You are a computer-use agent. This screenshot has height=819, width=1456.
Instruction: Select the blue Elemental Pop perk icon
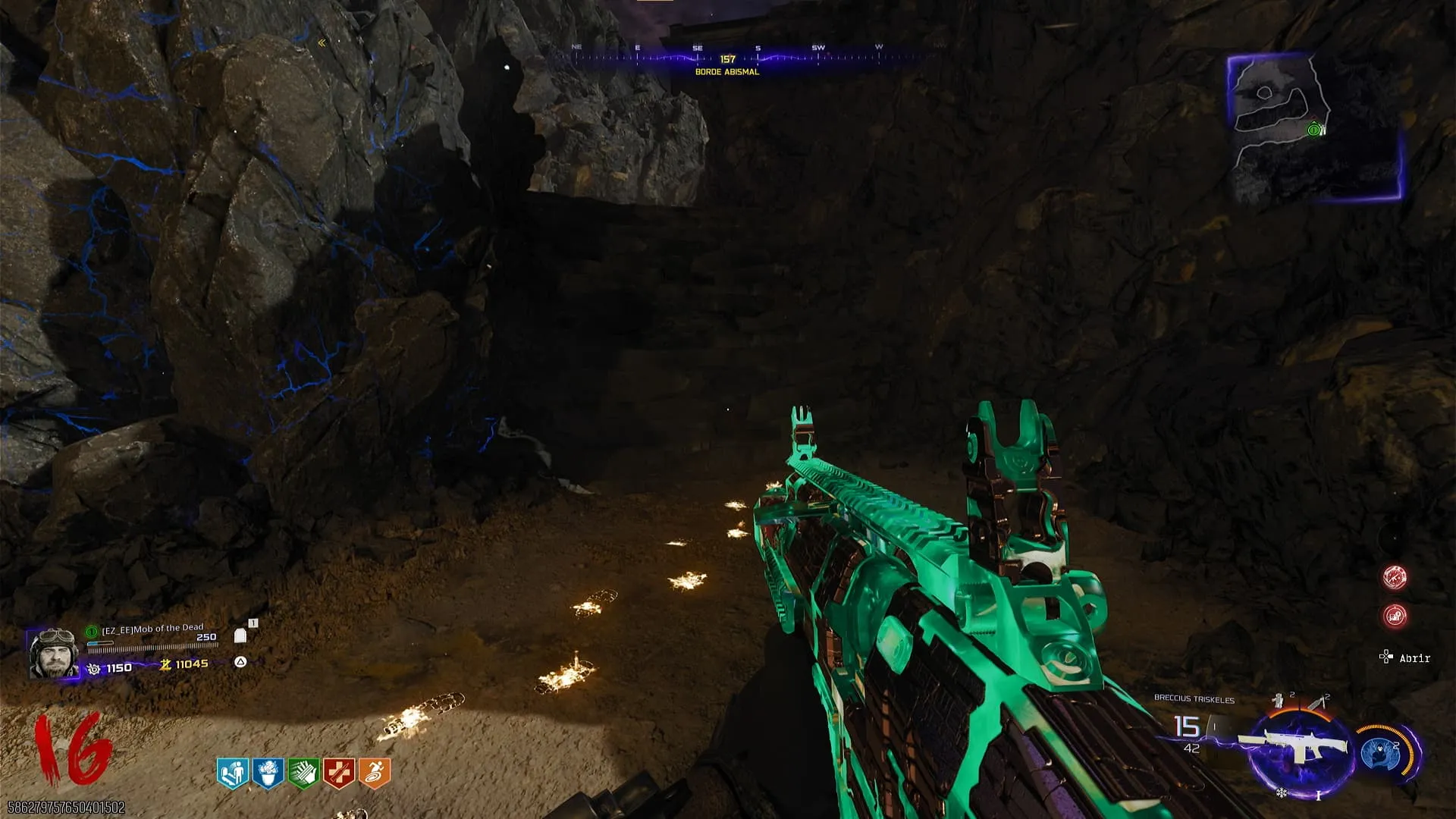click(268, 773)
